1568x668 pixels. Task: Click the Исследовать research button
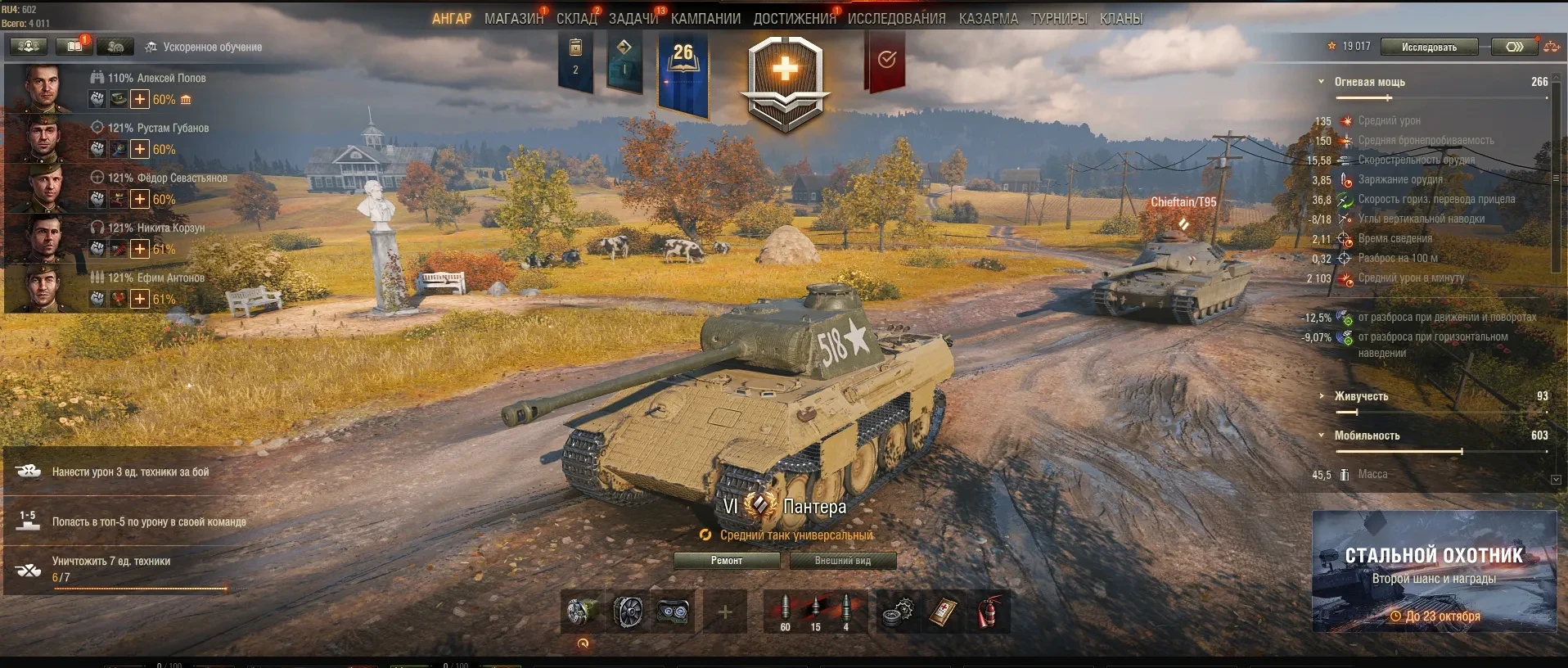click(x=1429, y=47)
